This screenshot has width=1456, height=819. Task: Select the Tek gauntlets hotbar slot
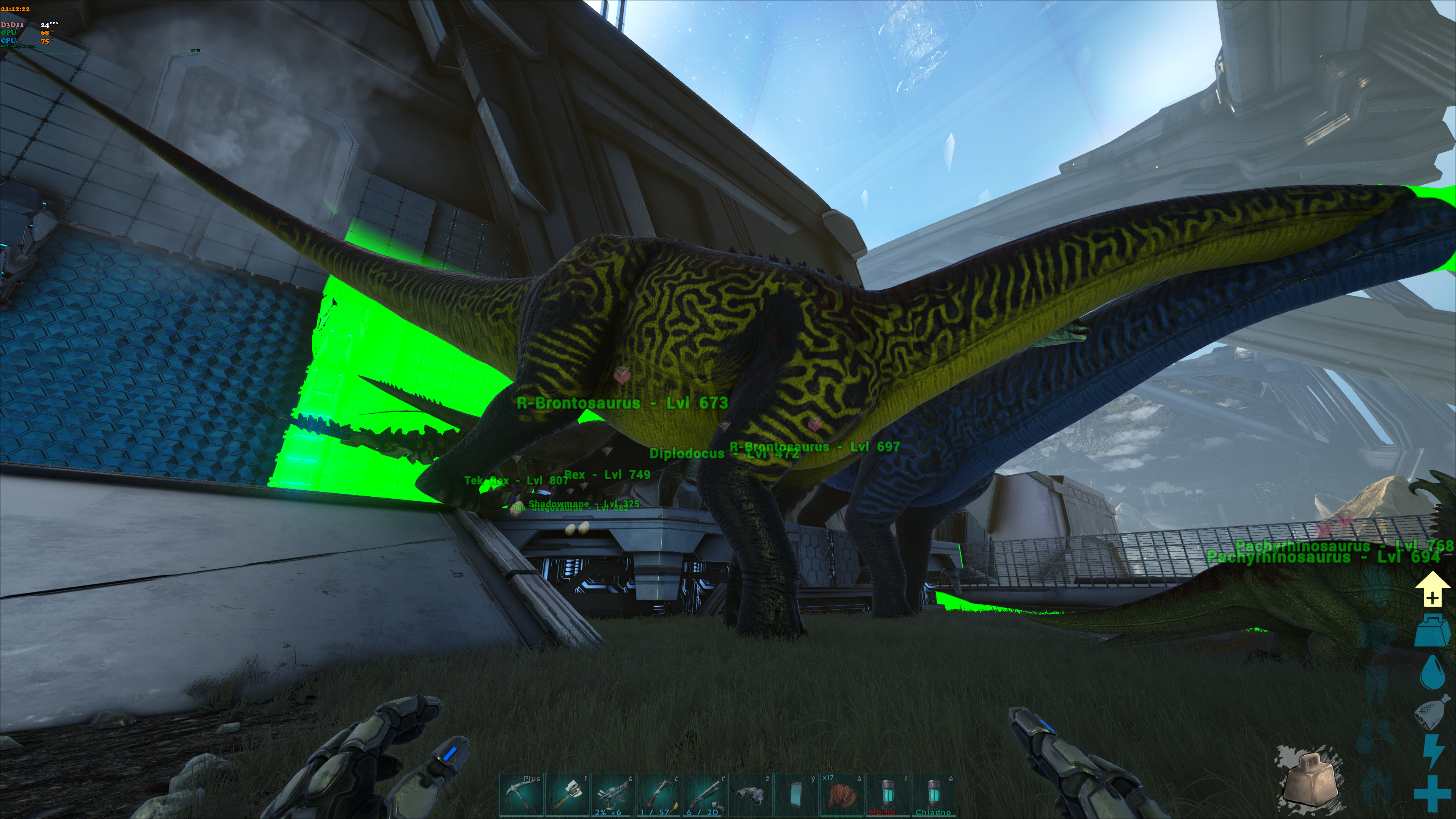point(750,795)
